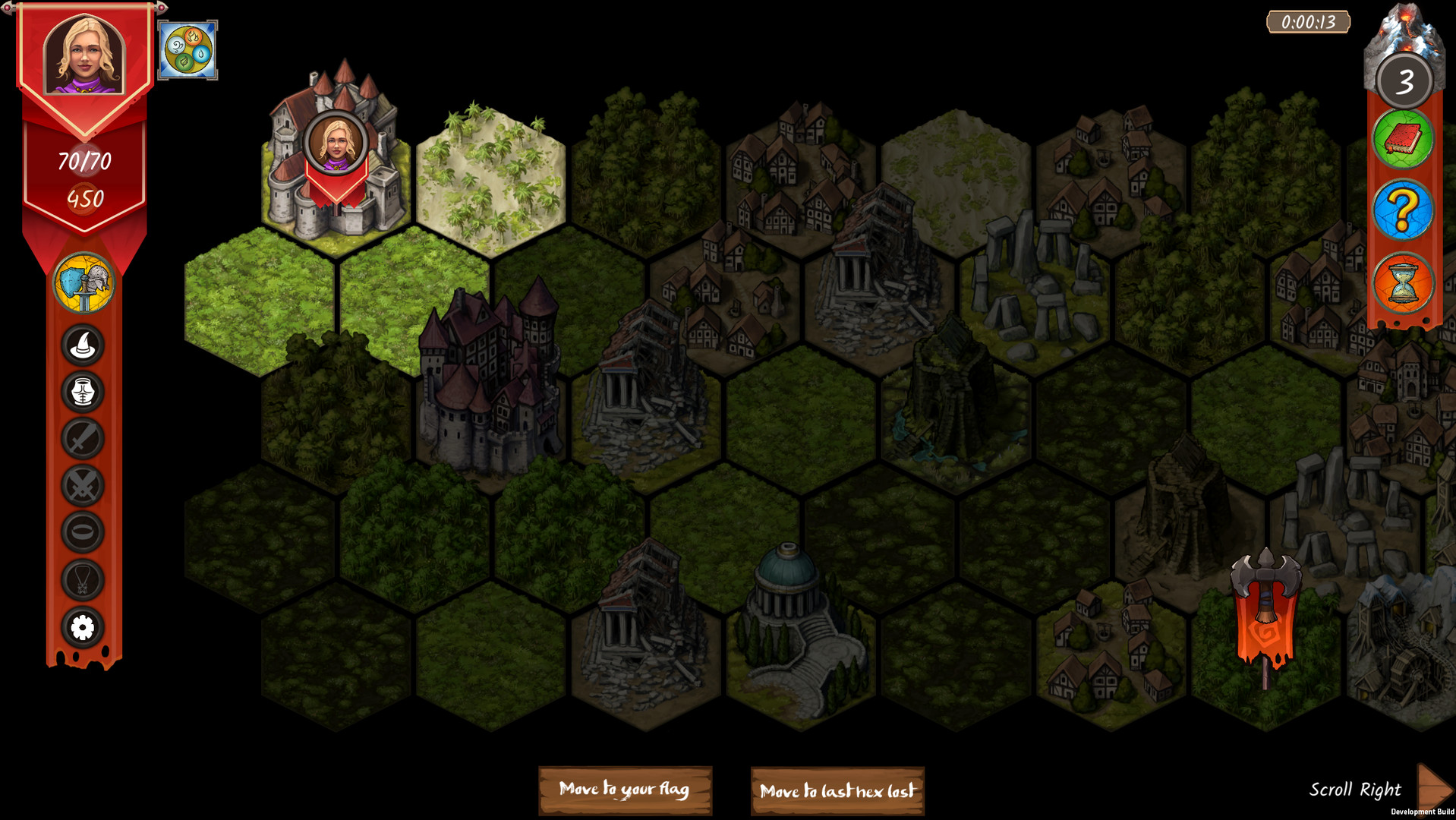
Task: Open the four elements icon
Action: pyautogui.click(x=188, y=50)
